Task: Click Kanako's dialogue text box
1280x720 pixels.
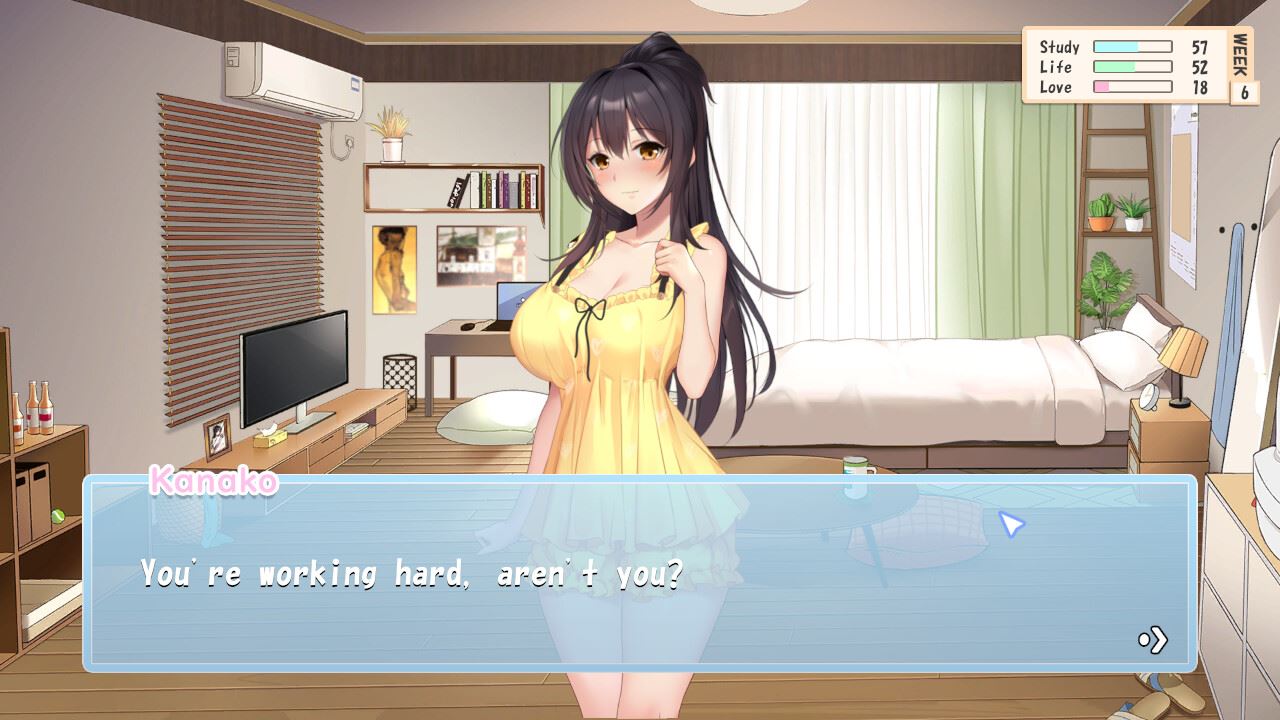Action: click(x=640, y=573)
